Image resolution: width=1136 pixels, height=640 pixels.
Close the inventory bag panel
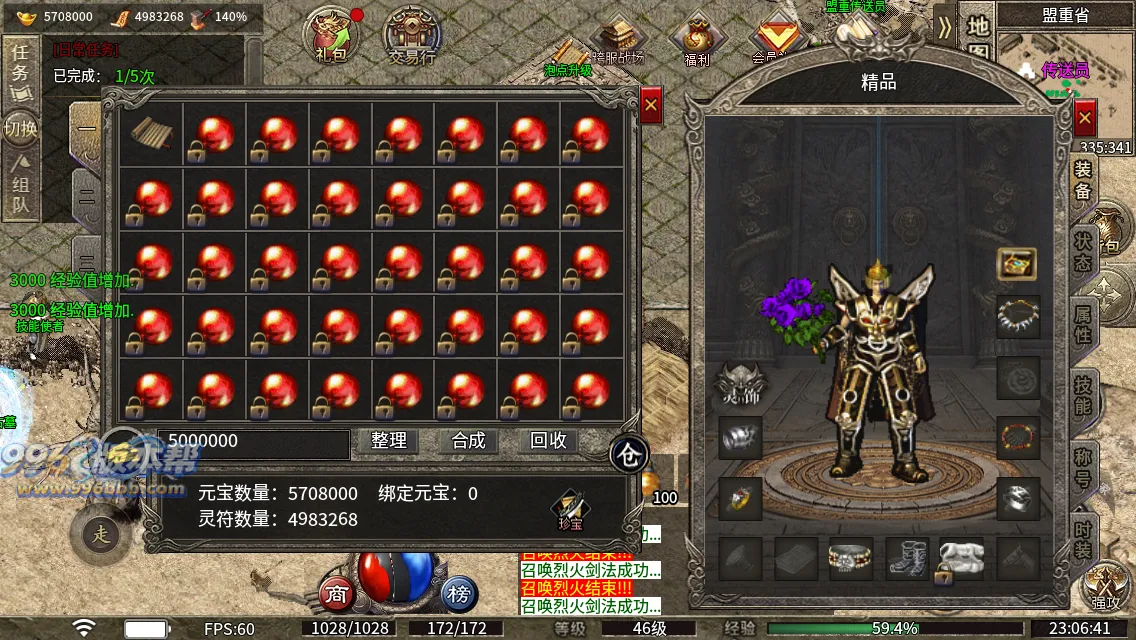pyautogui.click(x=651, y=105)
